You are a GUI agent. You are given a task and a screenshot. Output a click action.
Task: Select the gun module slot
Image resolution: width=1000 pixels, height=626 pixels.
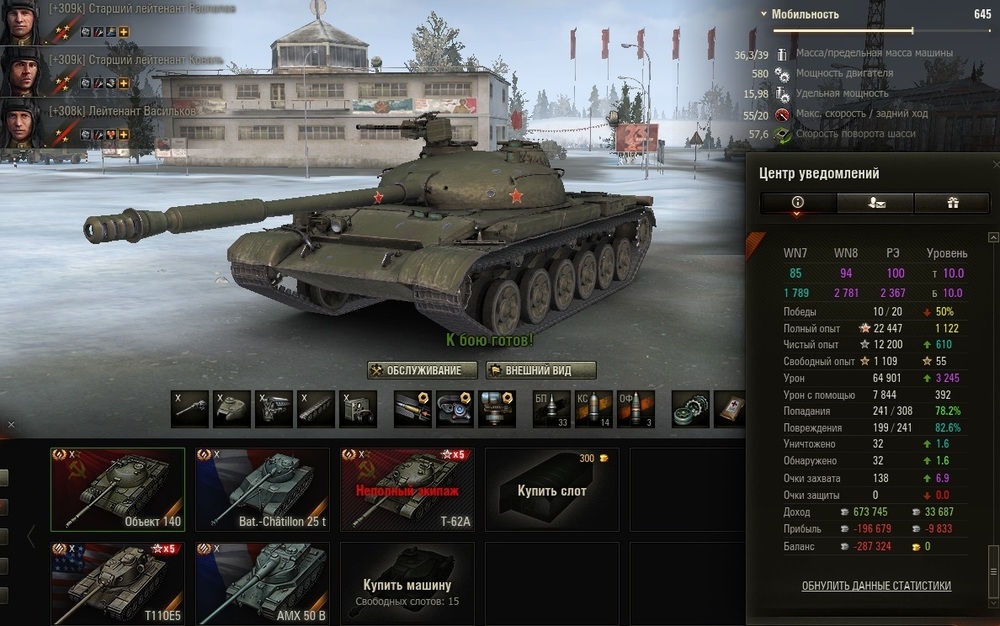[x=189, y=408]
